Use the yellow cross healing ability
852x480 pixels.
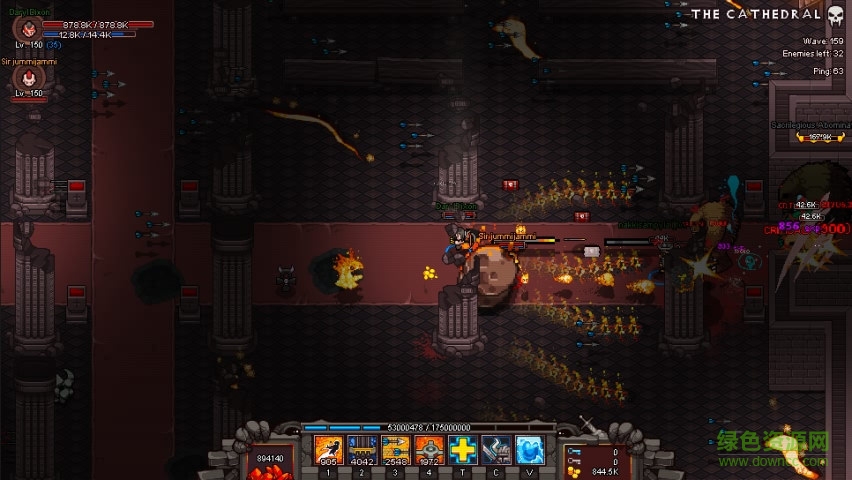pos(463,451)
